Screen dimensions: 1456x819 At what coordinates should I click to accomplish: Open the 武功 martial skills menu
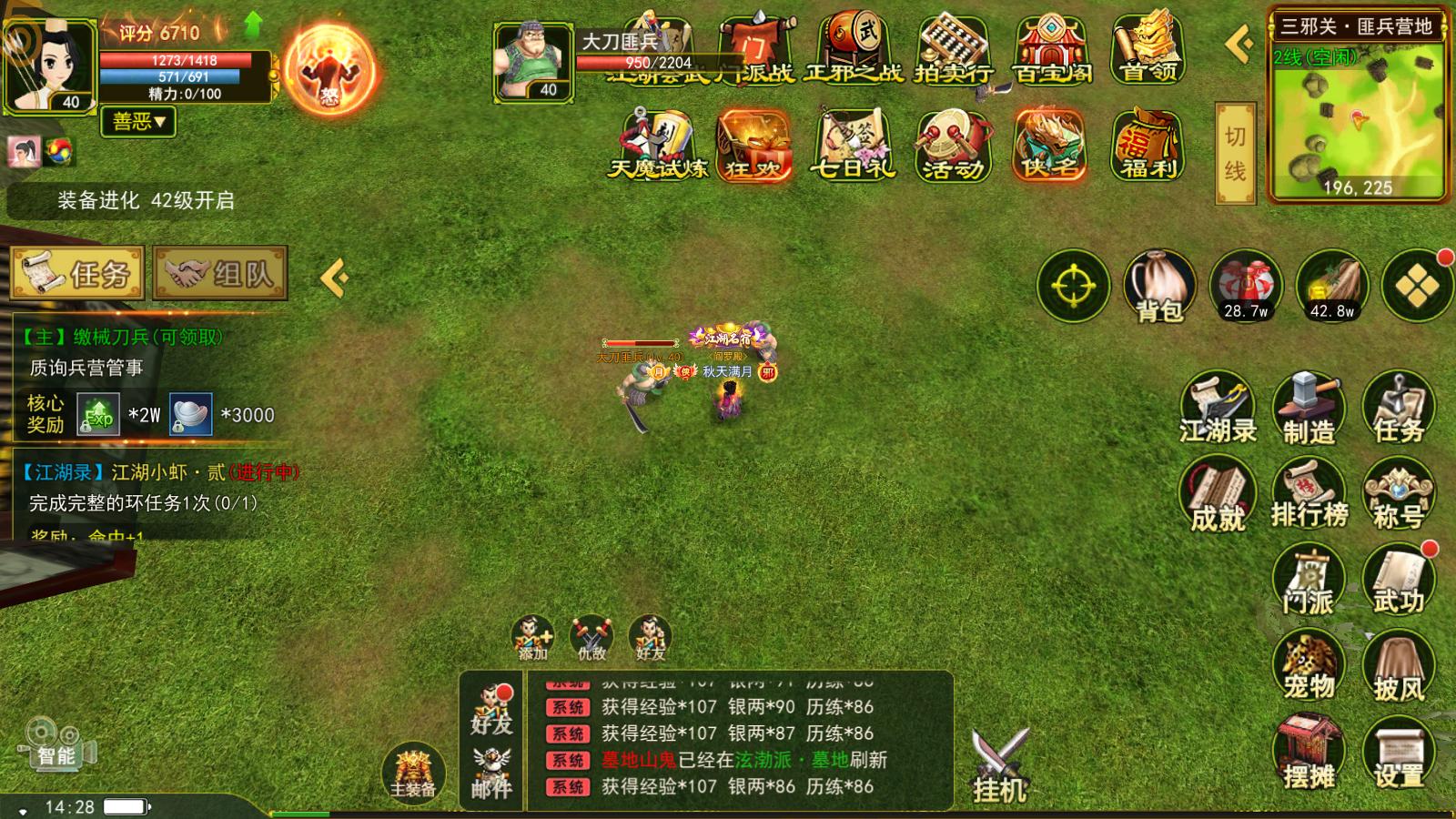(1399, 581)
